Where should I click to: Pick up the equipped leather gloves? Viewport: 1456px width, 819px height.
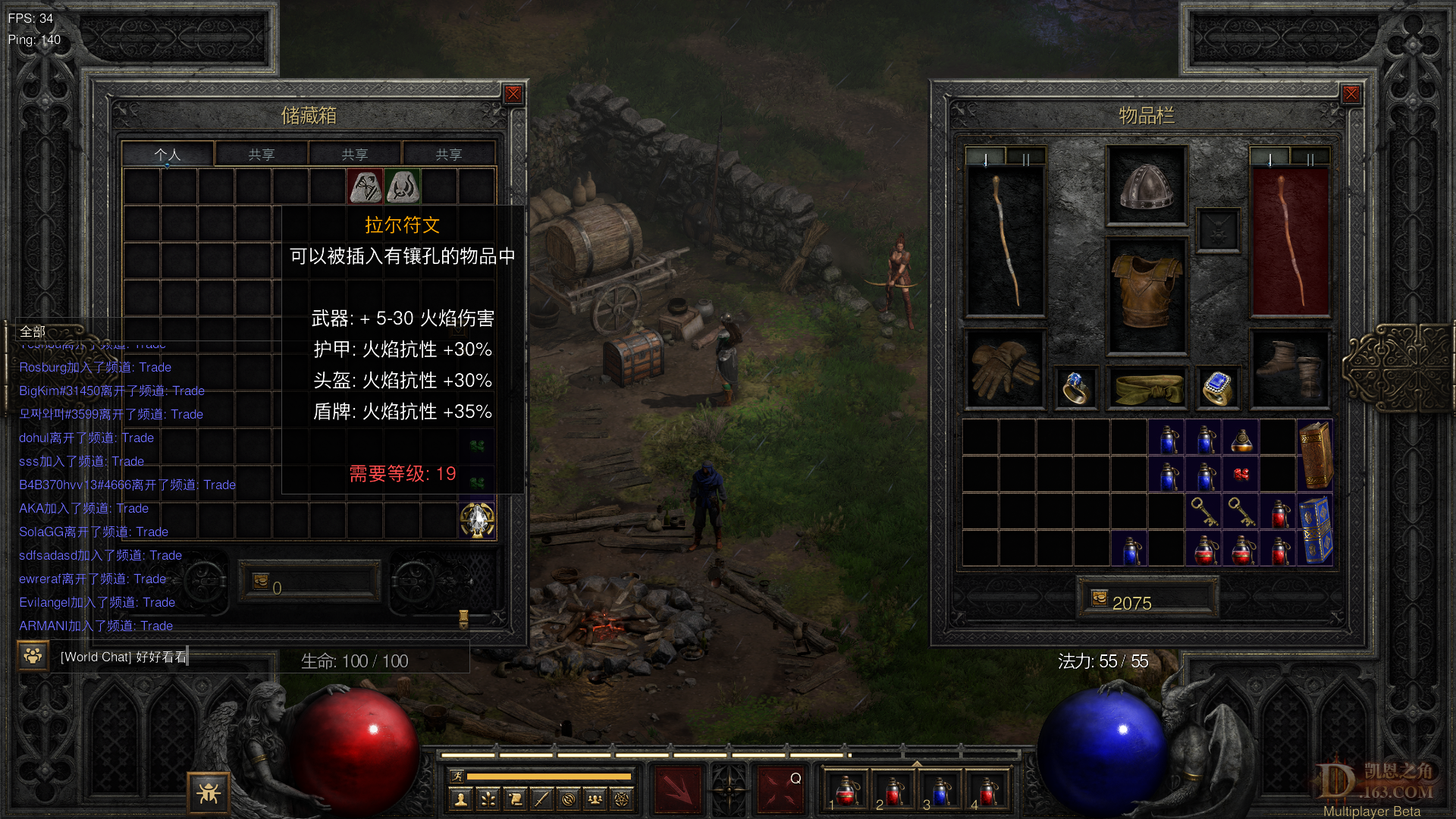(x=1005, y=369)
